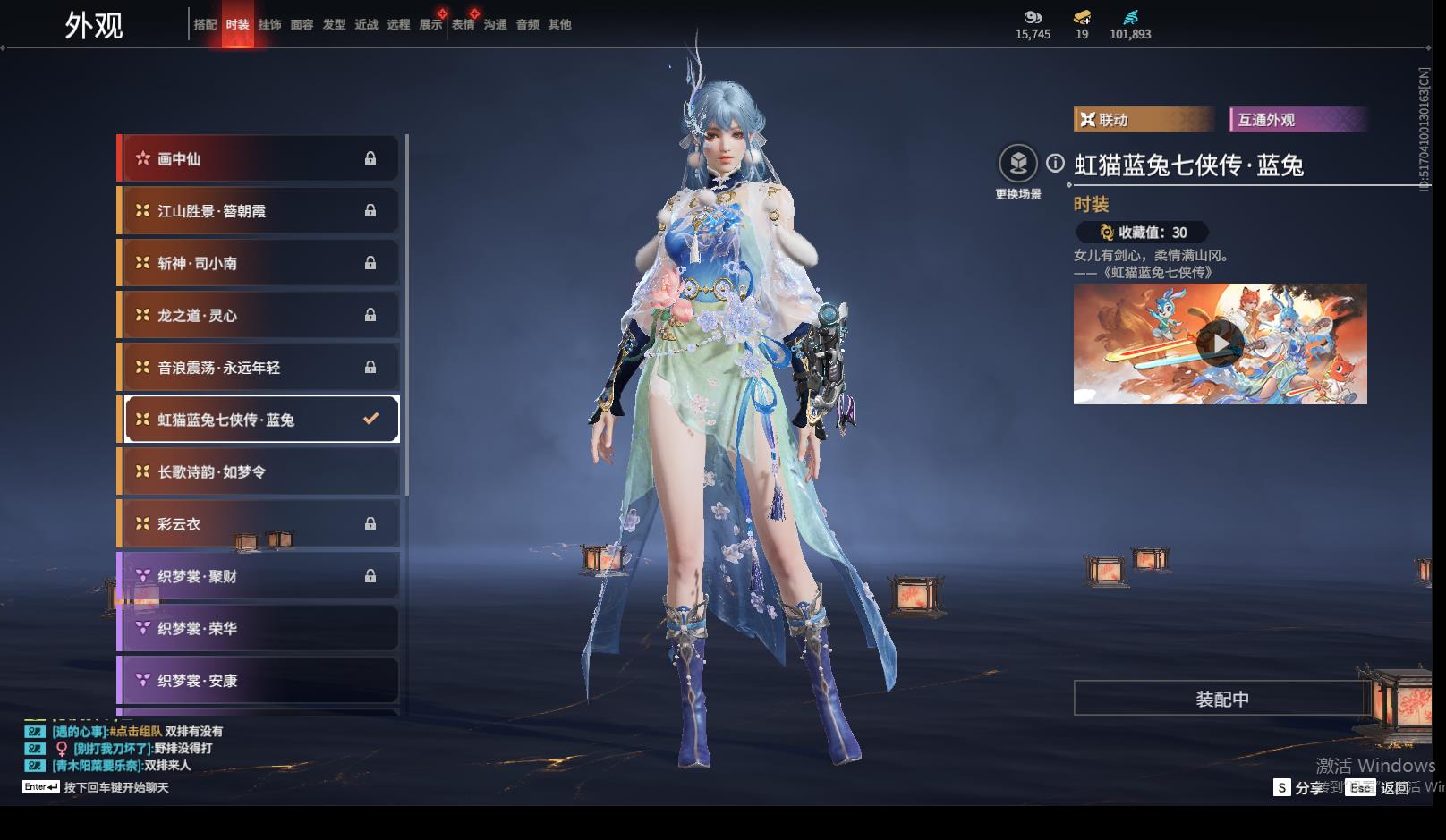Select the 斩神·司小南 outfit
Image resolution: width=1446 pixels, height=840 pixels.
[x=259, y=264]
